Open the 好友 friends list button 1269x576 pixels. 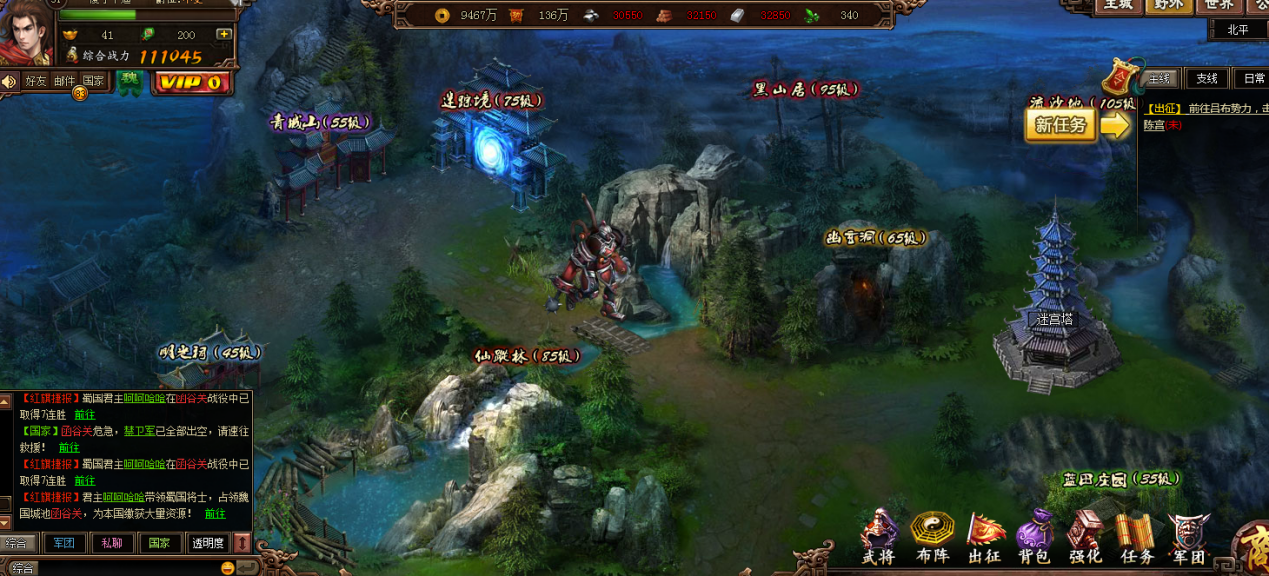[x=36, y=81]
